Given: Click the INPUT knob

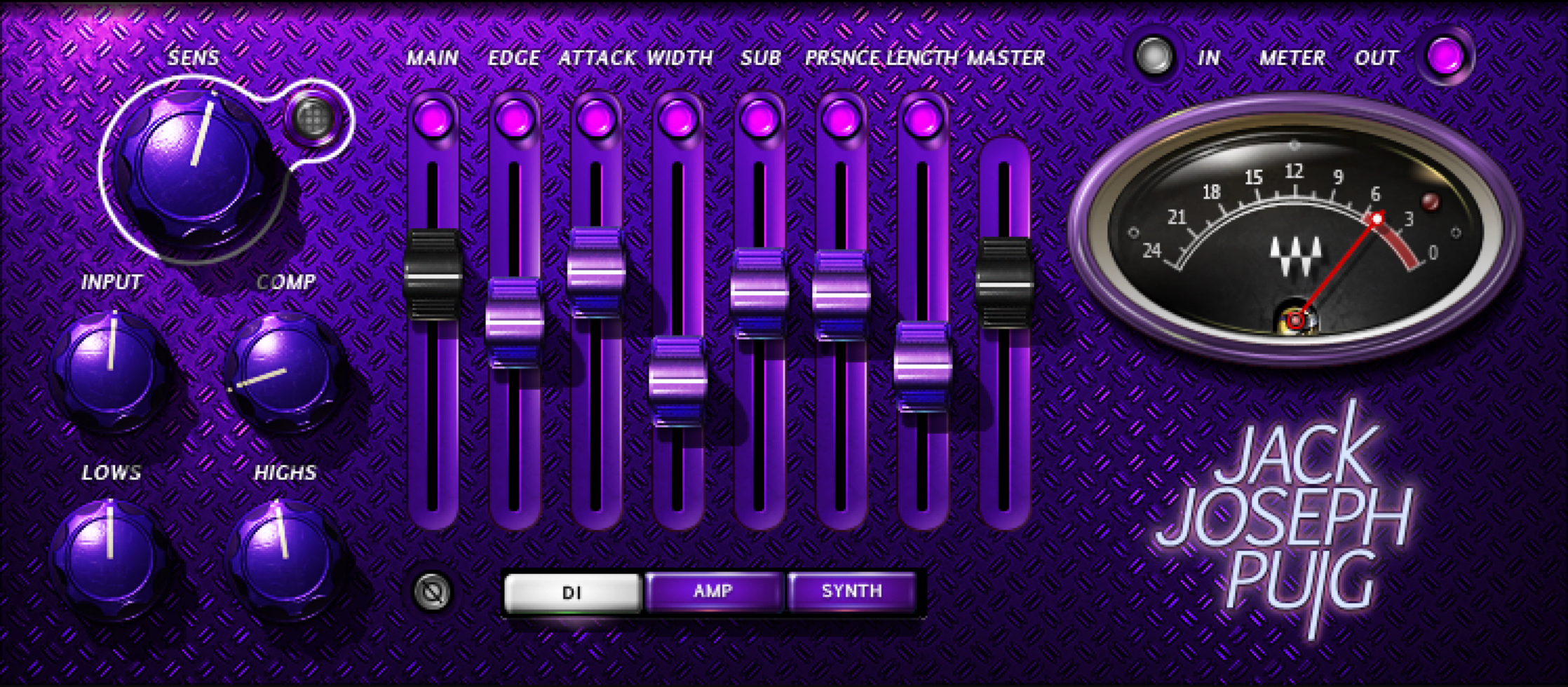Looking at the screenshot, I should coord(111,369).
